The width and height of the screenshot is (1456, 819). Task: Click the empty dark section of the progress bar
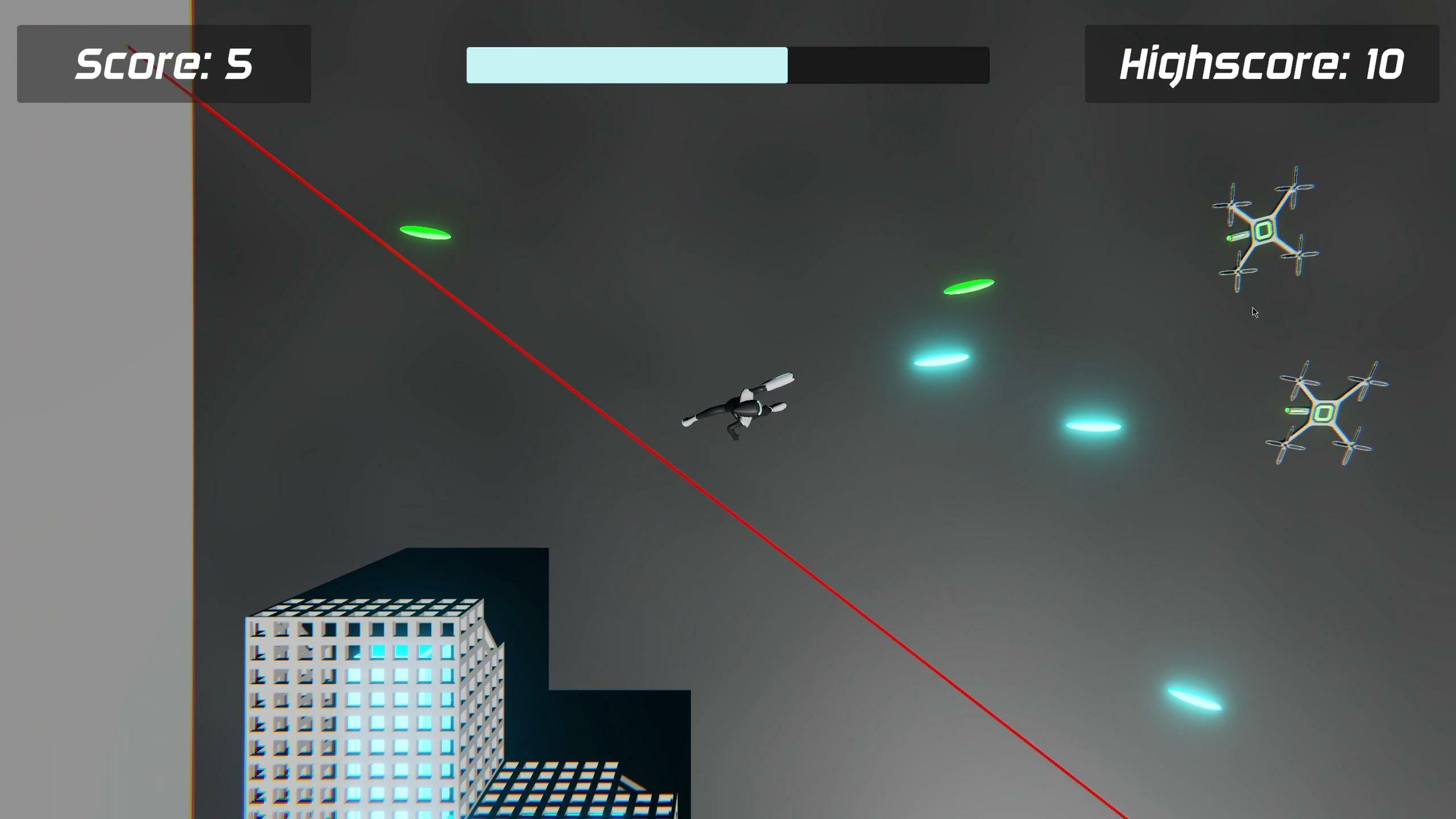tap(887, 65)
